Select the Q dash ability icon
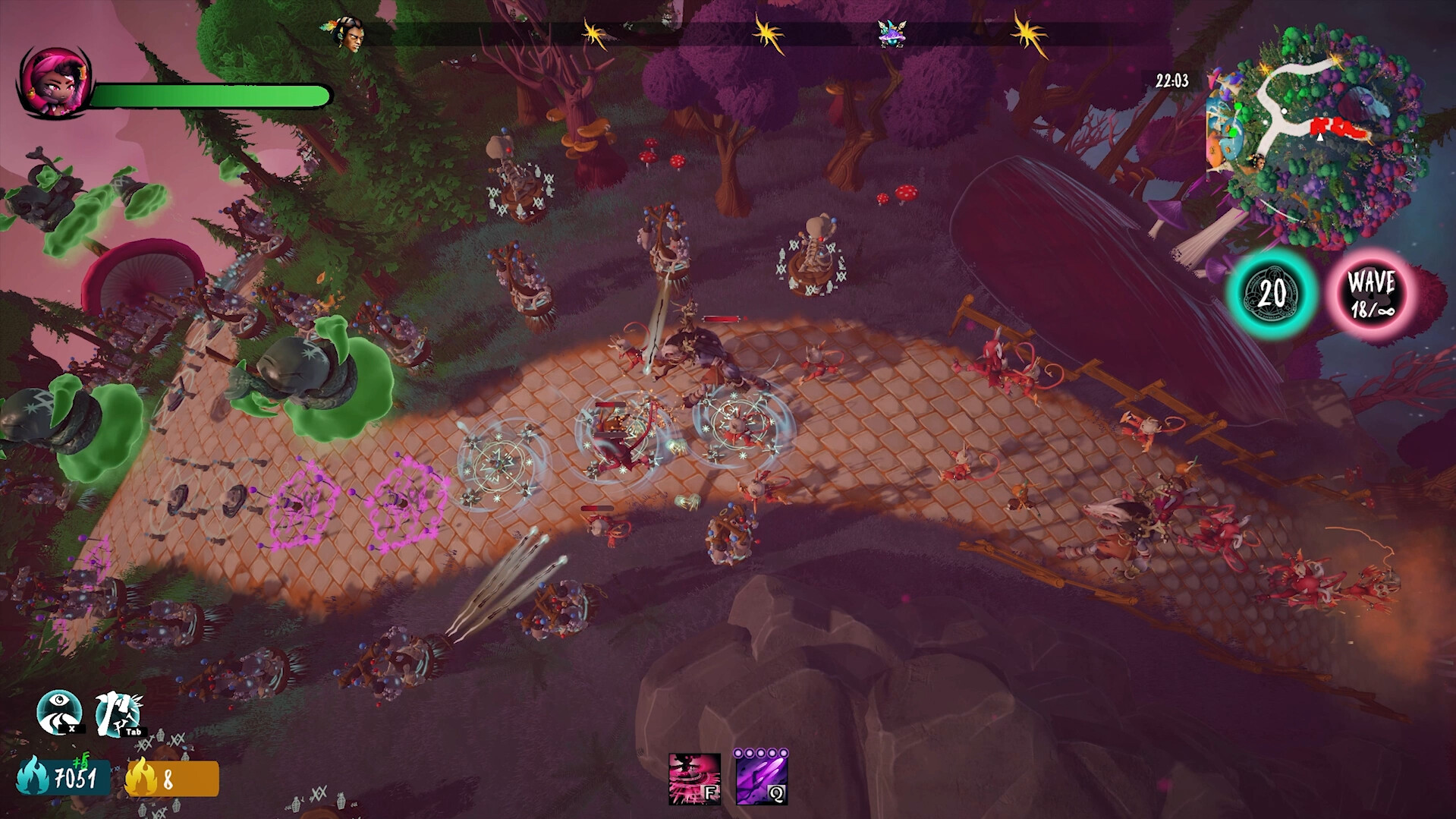This screenshot has height=819, width=1456. (761, 782)
